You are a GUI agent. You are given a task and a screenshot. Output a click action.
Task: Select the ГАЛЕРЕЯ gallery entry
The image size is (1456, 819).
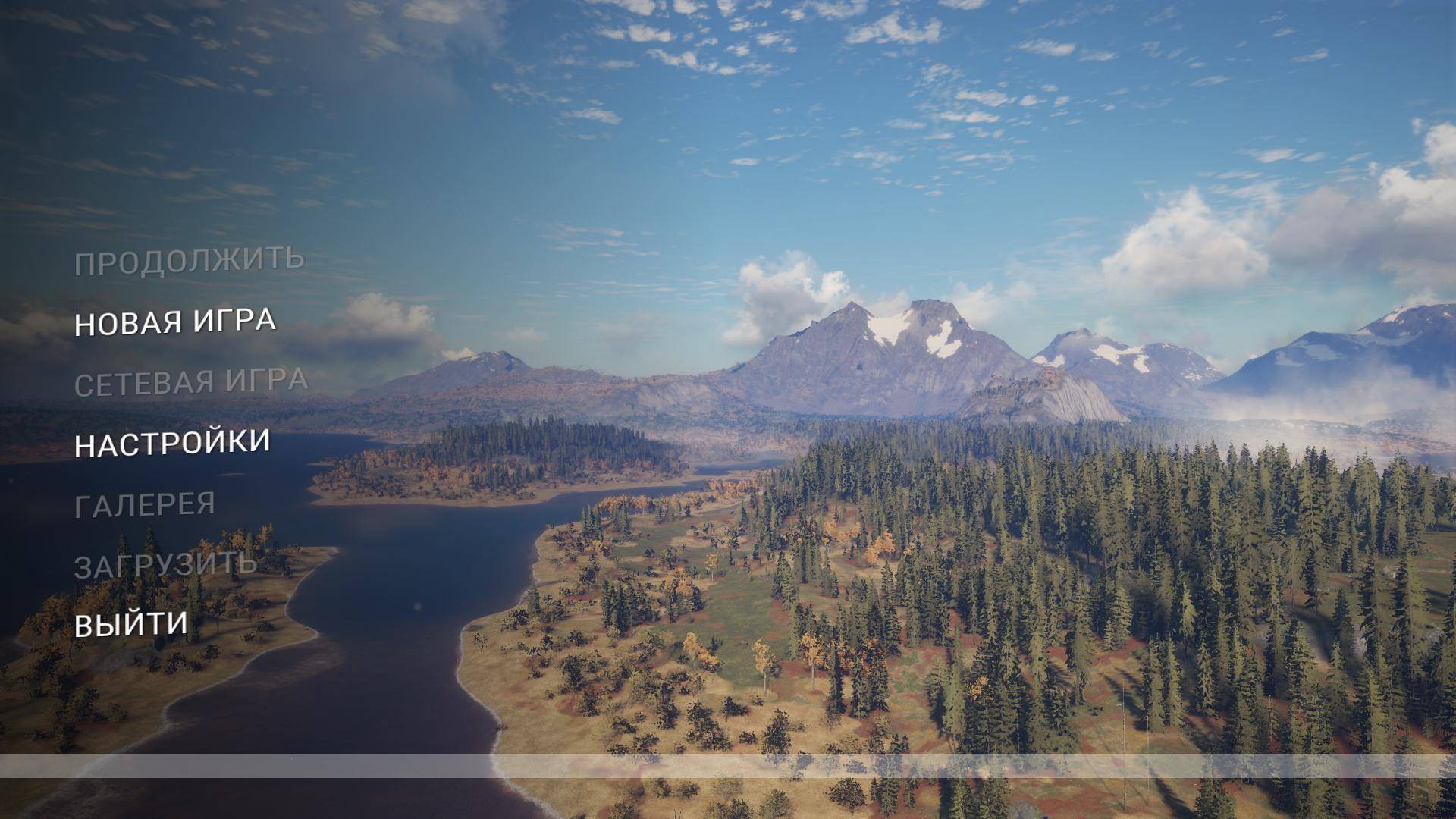145,505
